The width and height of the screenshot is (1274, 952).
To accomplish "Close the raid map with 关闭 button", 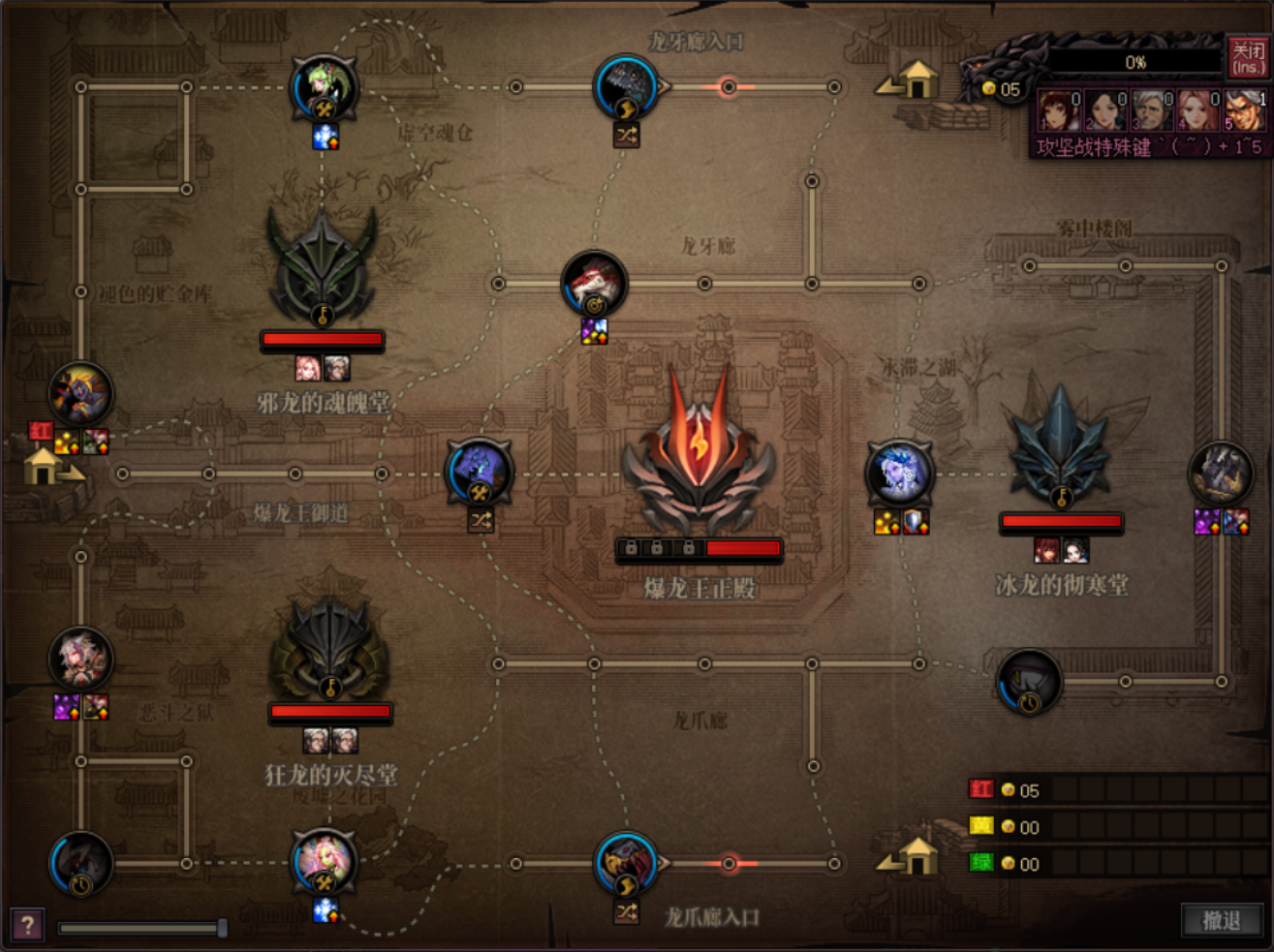I will (1247, 58).
